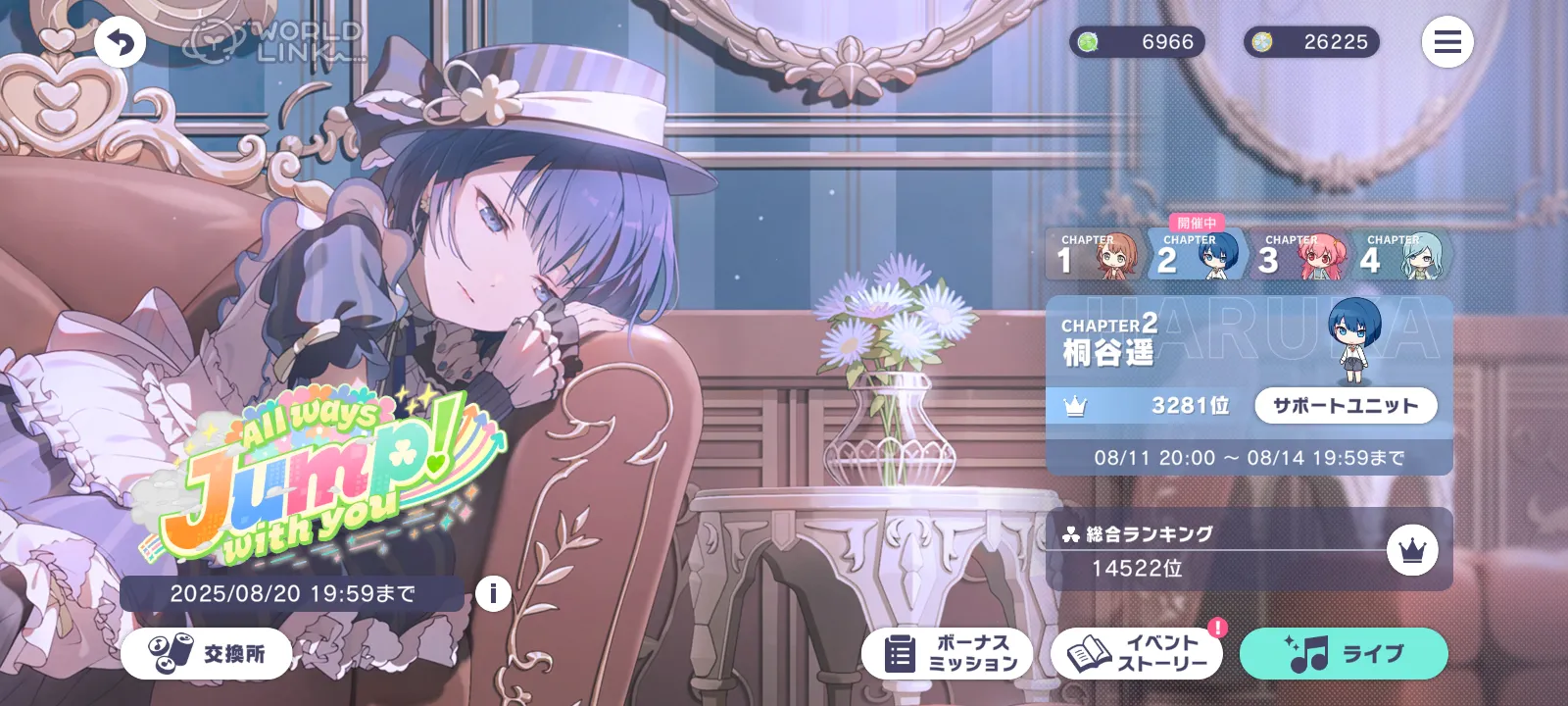Open the ボーナスミッション bonus missions

tap(947, 654)
